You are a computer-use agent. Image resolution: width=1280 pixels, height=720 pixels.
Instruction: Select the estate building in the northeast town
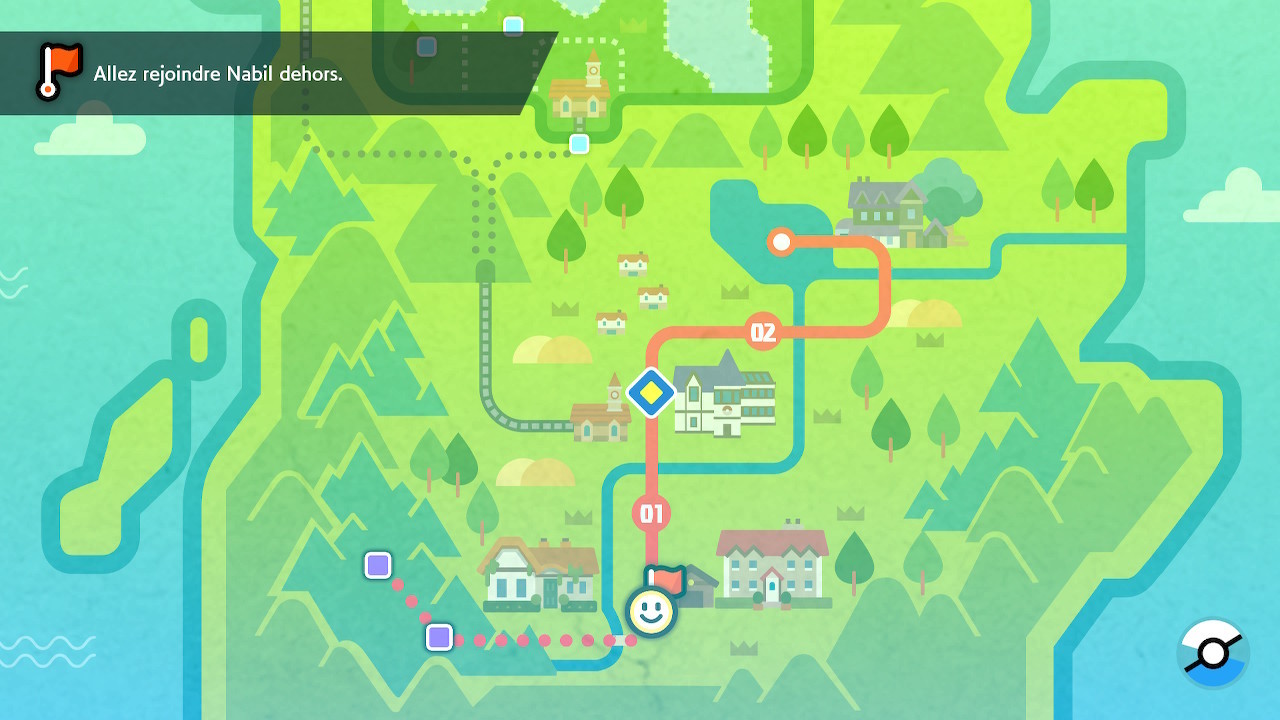(x=880, y=200)
